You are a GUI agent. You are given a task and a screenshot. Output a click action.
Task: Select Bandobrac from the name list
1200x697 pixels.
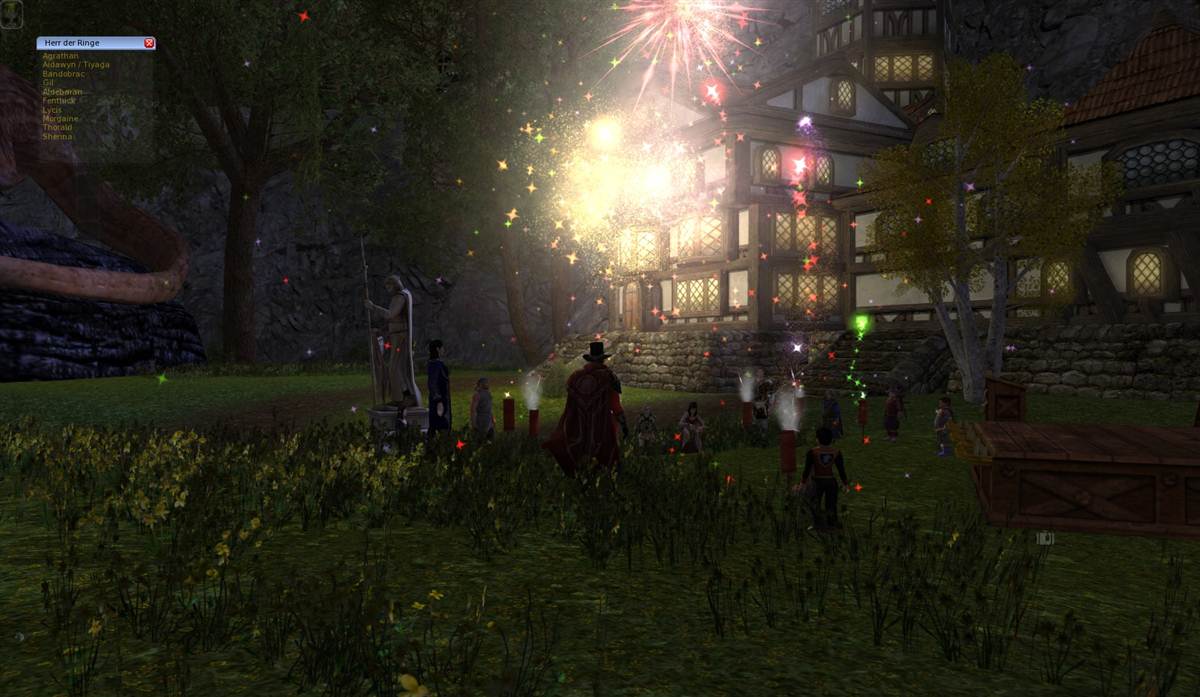click(64, 74)
